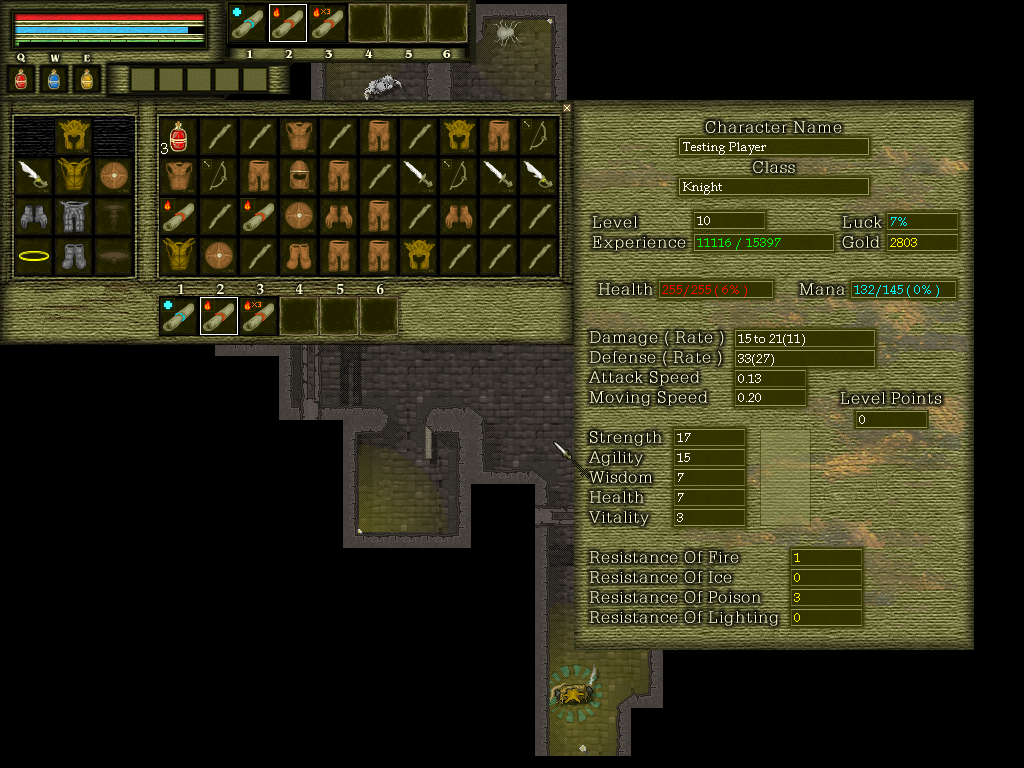Image resolution: width=1024 pixels, height=768 pixels.
Task: Activate the x3 fire scroll in HUD hotbar
Action: [x=328, y=23]
